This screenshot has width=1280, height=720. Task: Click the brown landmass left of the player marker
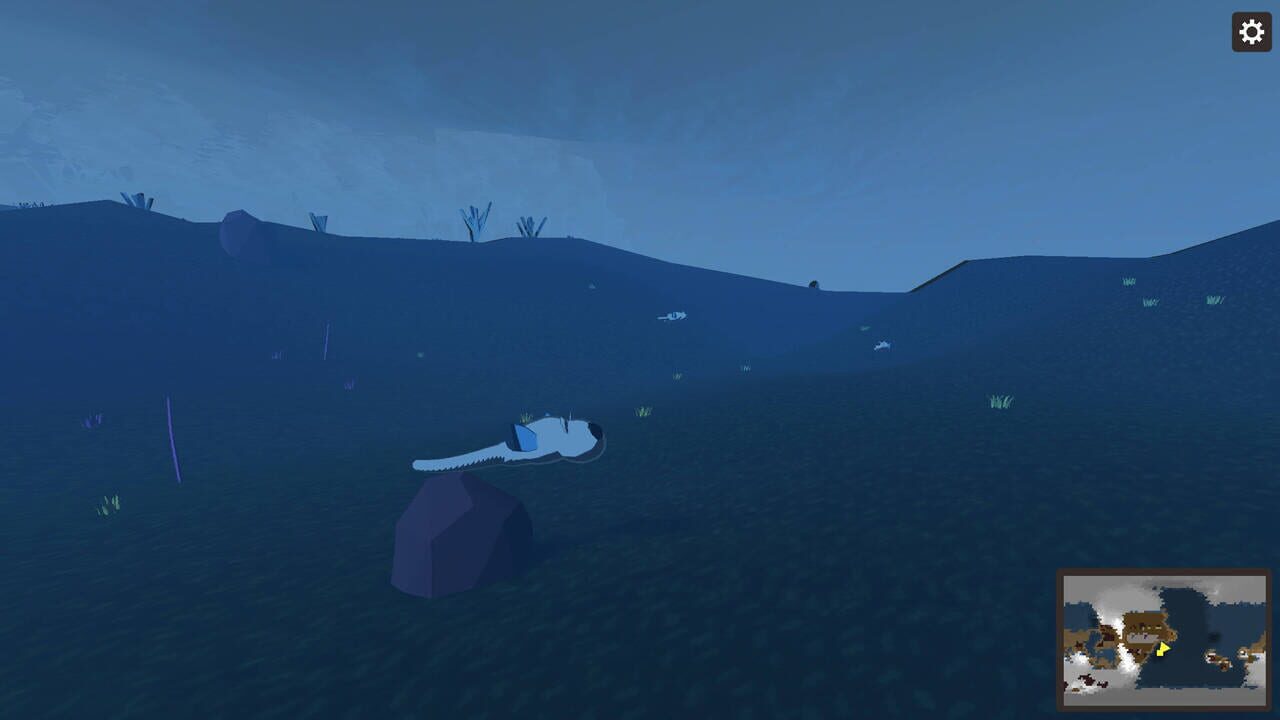pos(1143,627)
